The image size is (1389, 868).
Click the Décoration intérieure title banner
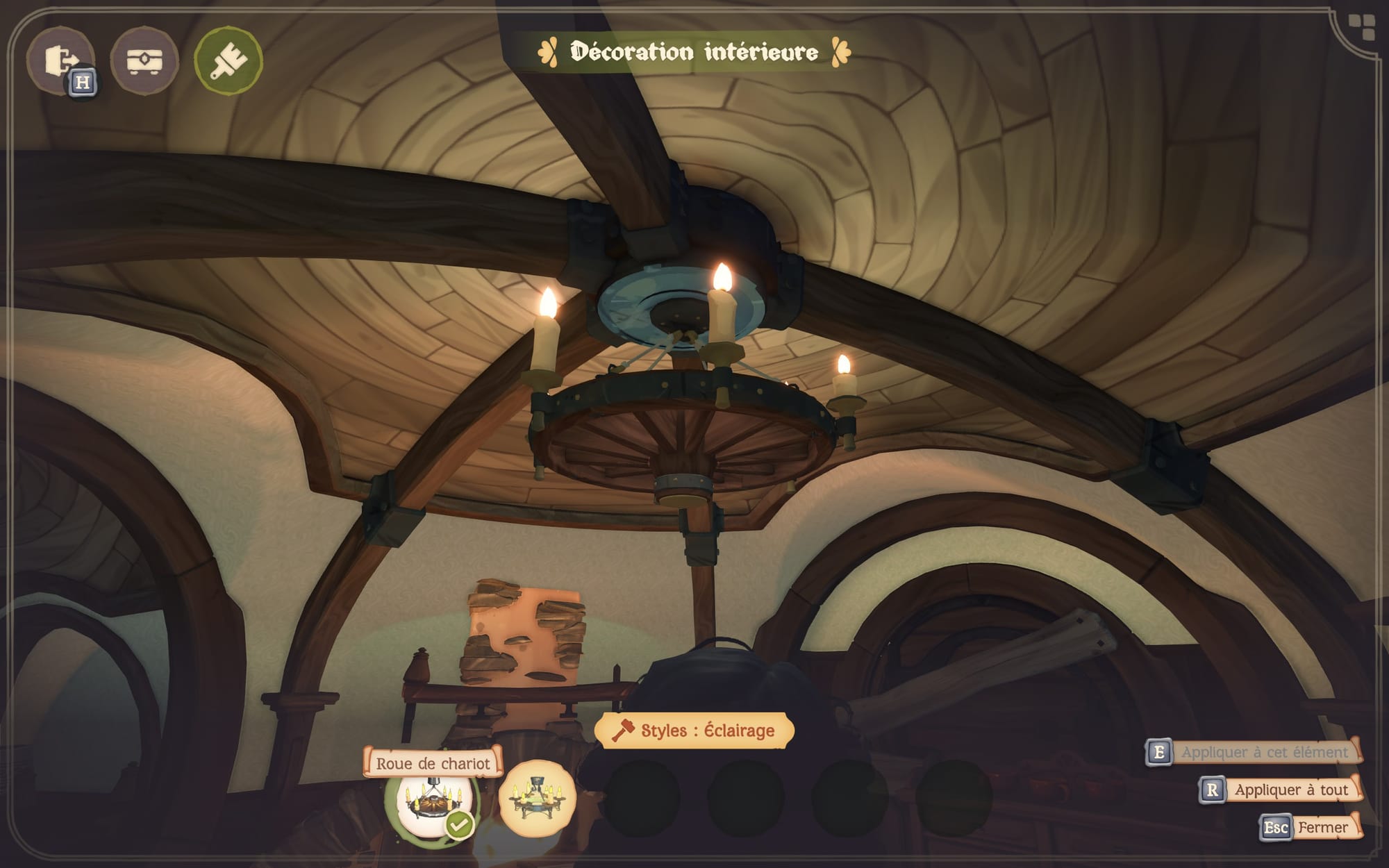692,49
